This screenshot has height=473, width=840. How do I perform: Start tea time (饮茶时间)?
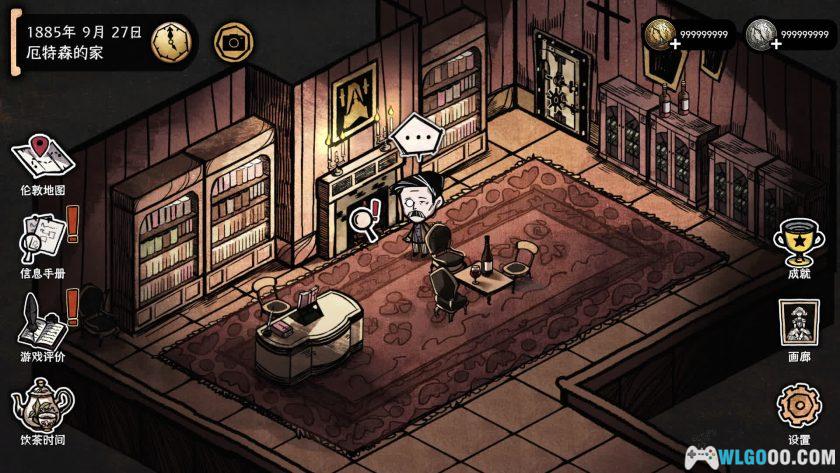pyautogui.click(x=42, y=405)
